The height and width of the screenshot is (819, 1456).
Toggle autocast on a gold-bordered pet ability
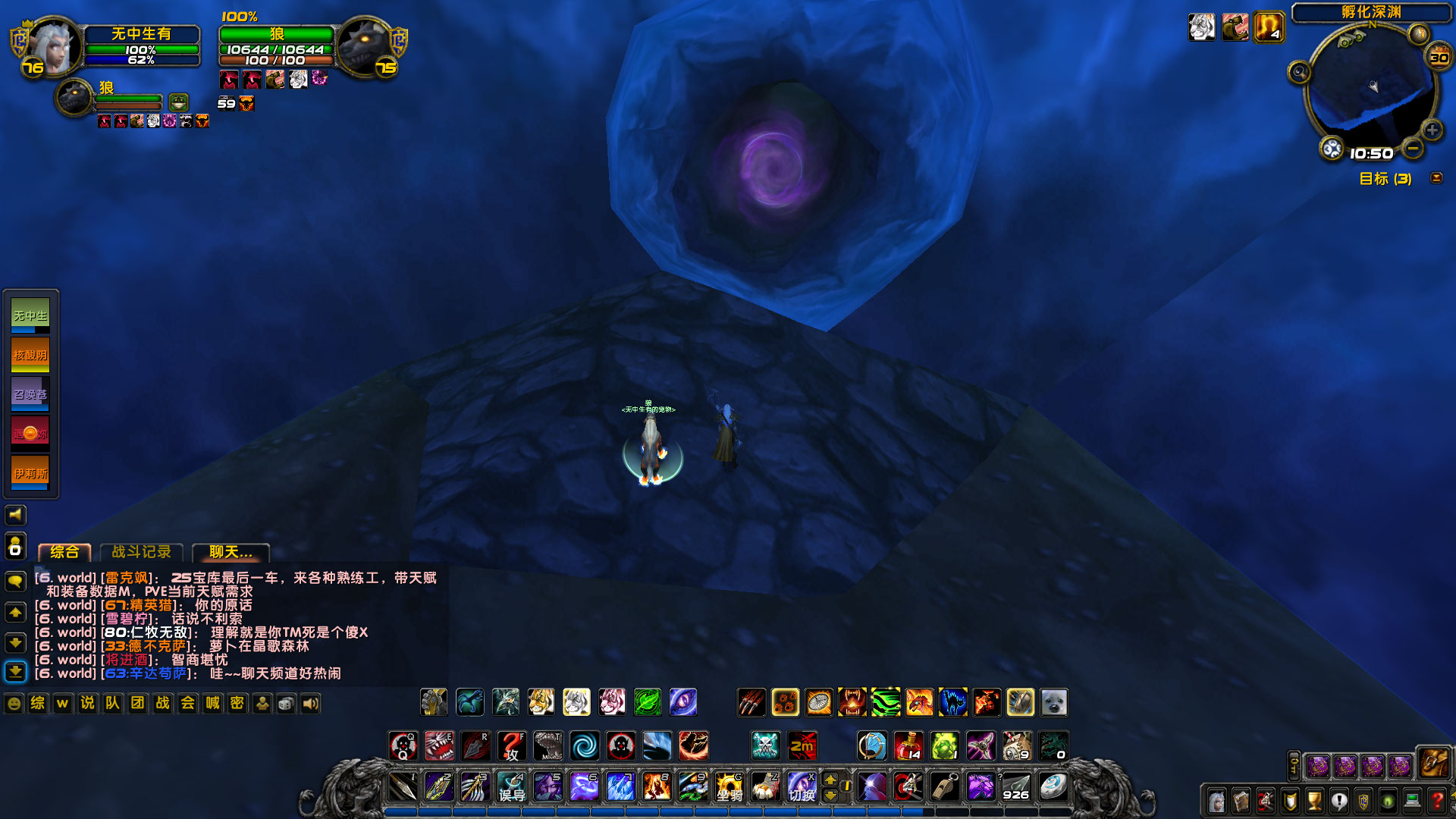[x=786, y=702]
